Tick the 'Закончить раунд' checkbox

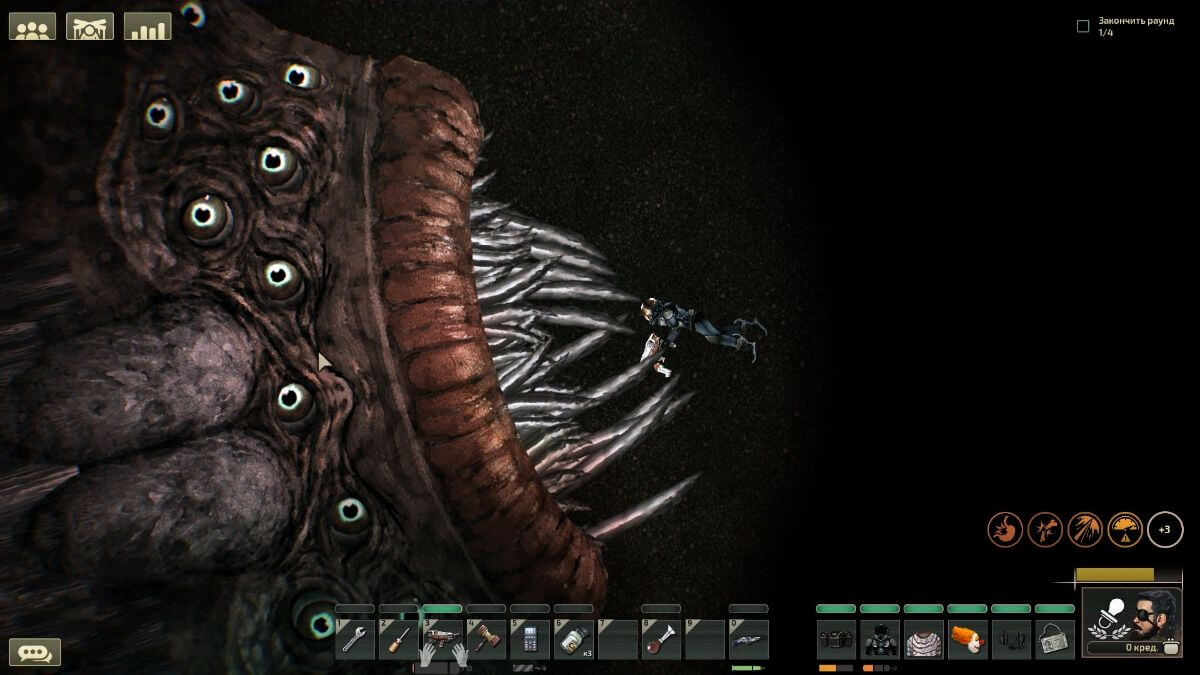click(1083, 27)
